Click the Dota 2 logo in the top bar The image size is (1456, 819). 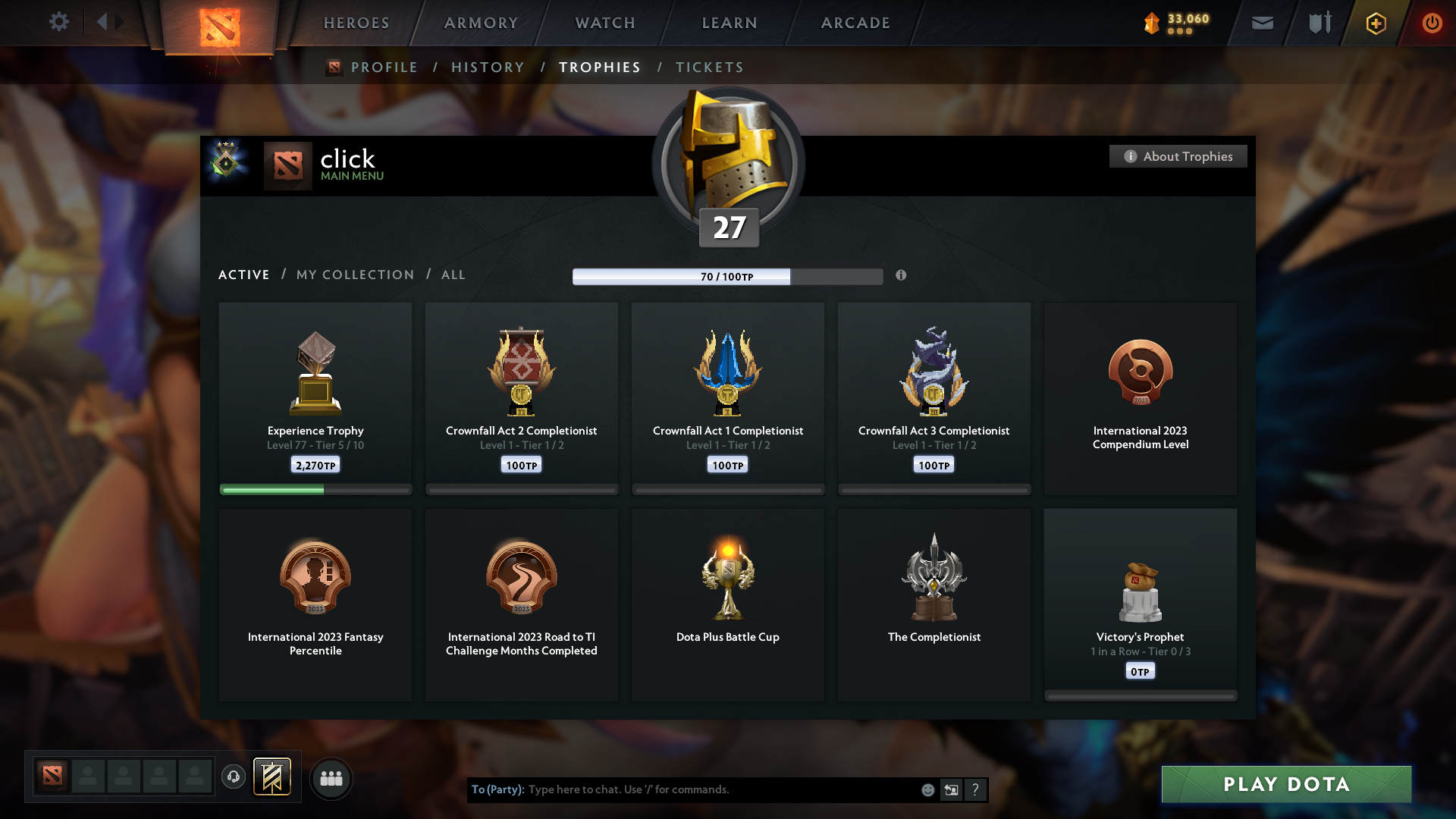coord(220,24)
